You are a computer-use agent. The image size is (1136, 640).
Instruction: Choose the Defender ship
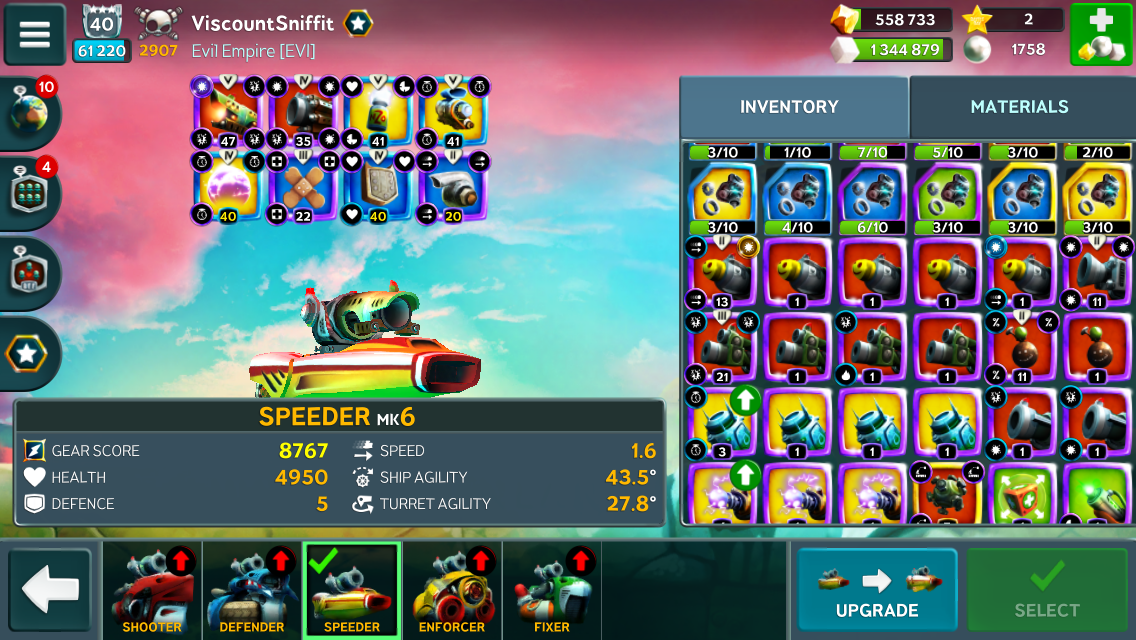coord(252,590)
